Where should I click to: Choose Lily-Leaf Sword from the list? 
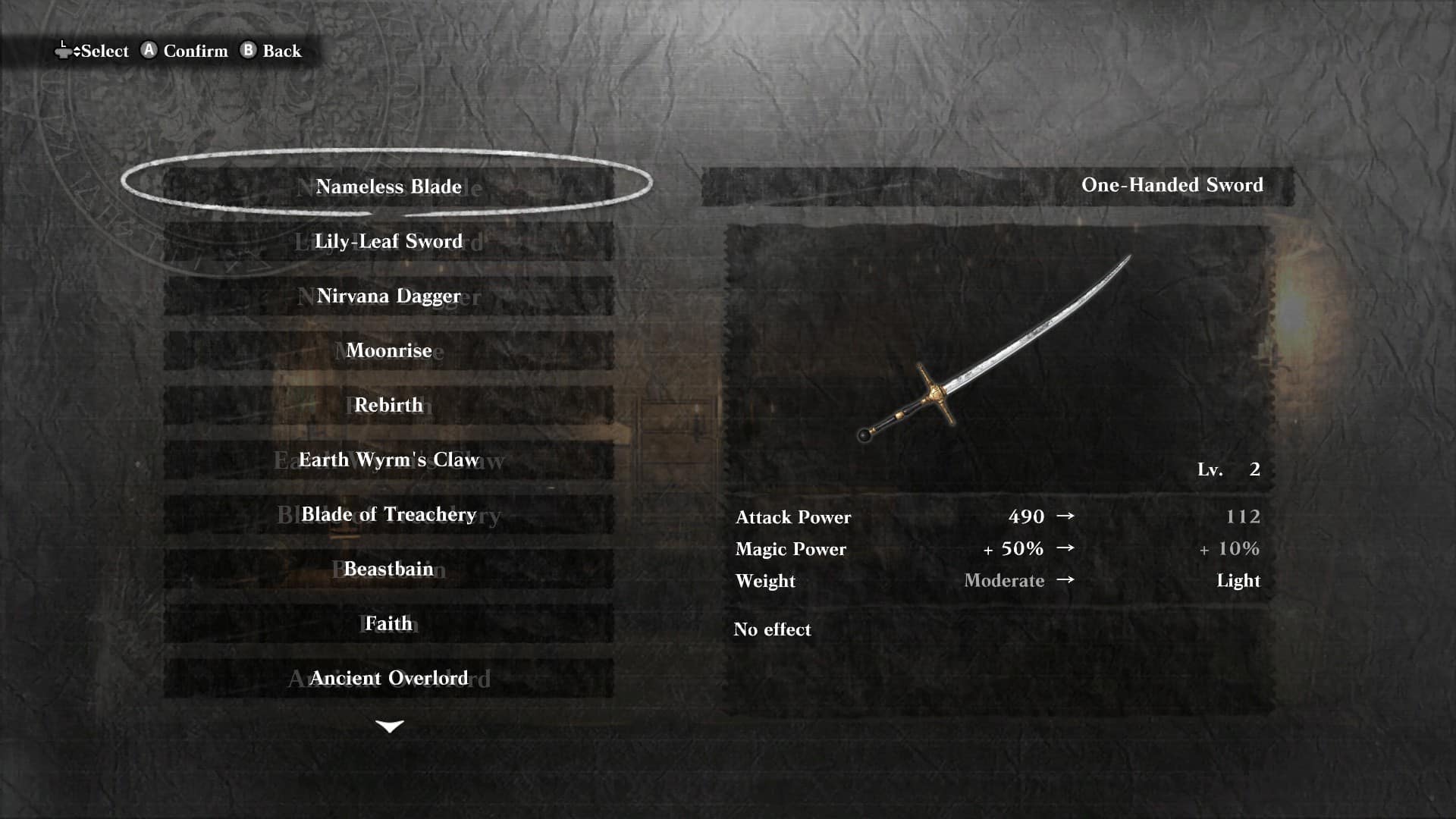pyautogui.click(x=388, y=241)
